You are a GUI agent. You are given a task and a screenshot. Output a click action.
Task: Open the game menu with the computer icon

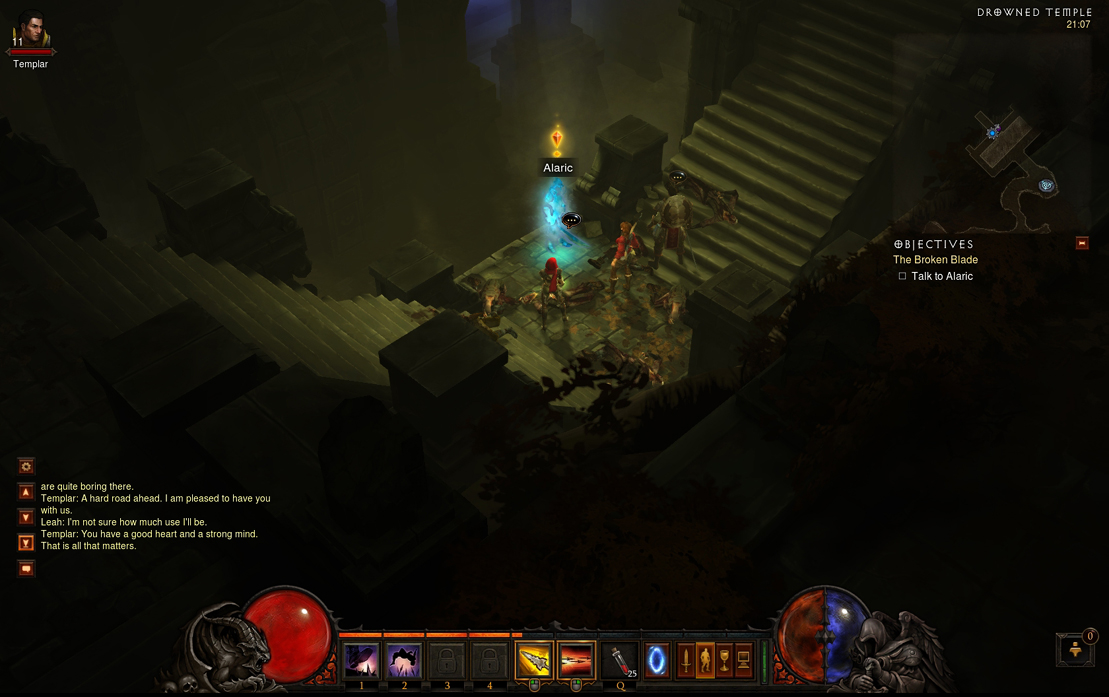tap(743, 660)
